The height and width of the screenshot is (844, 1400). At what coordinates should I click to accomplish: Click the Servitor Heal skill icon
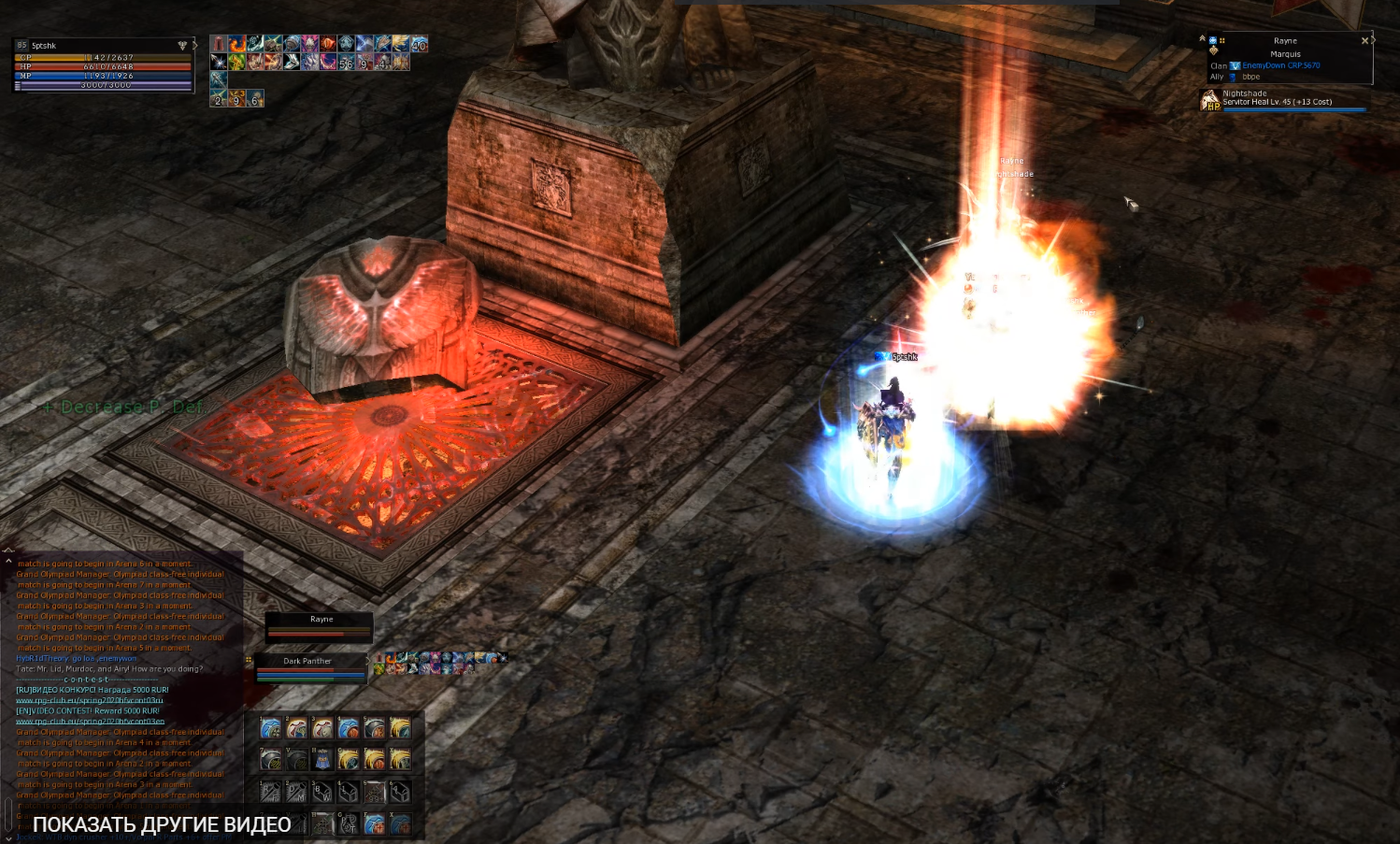[x=1210, y=99]
